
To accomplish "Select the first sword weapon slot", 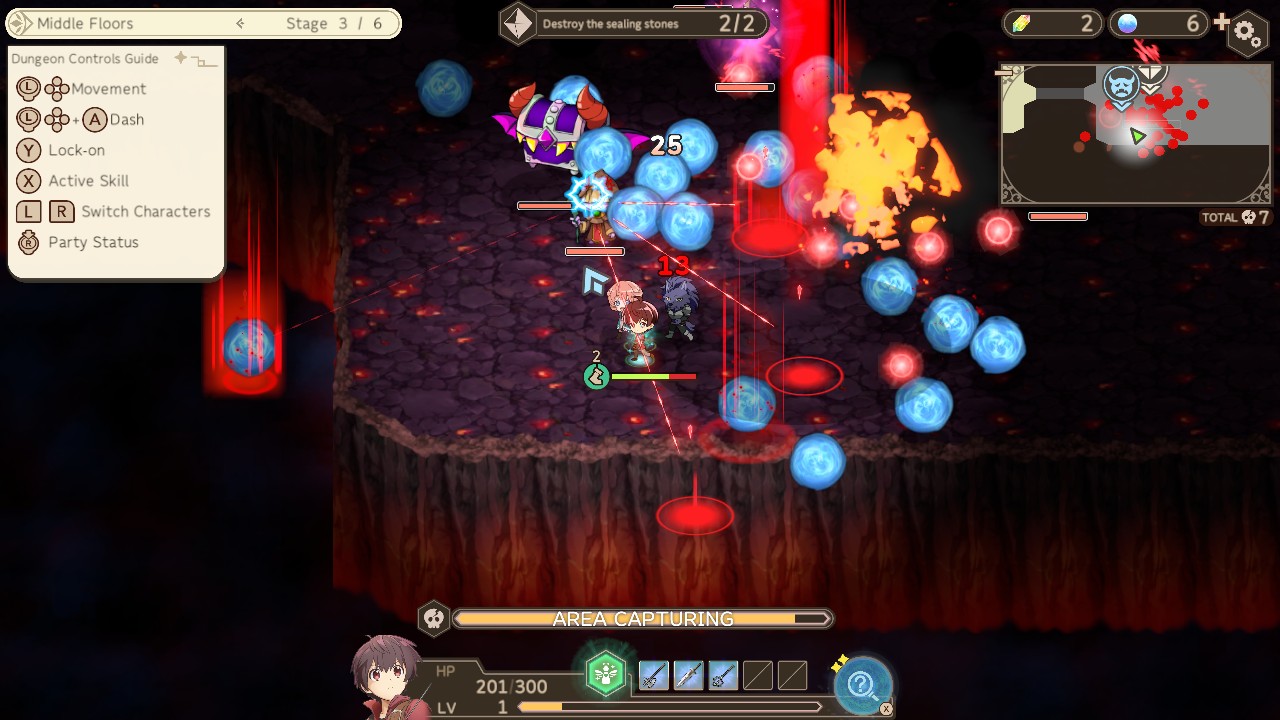I will point(652,675).
